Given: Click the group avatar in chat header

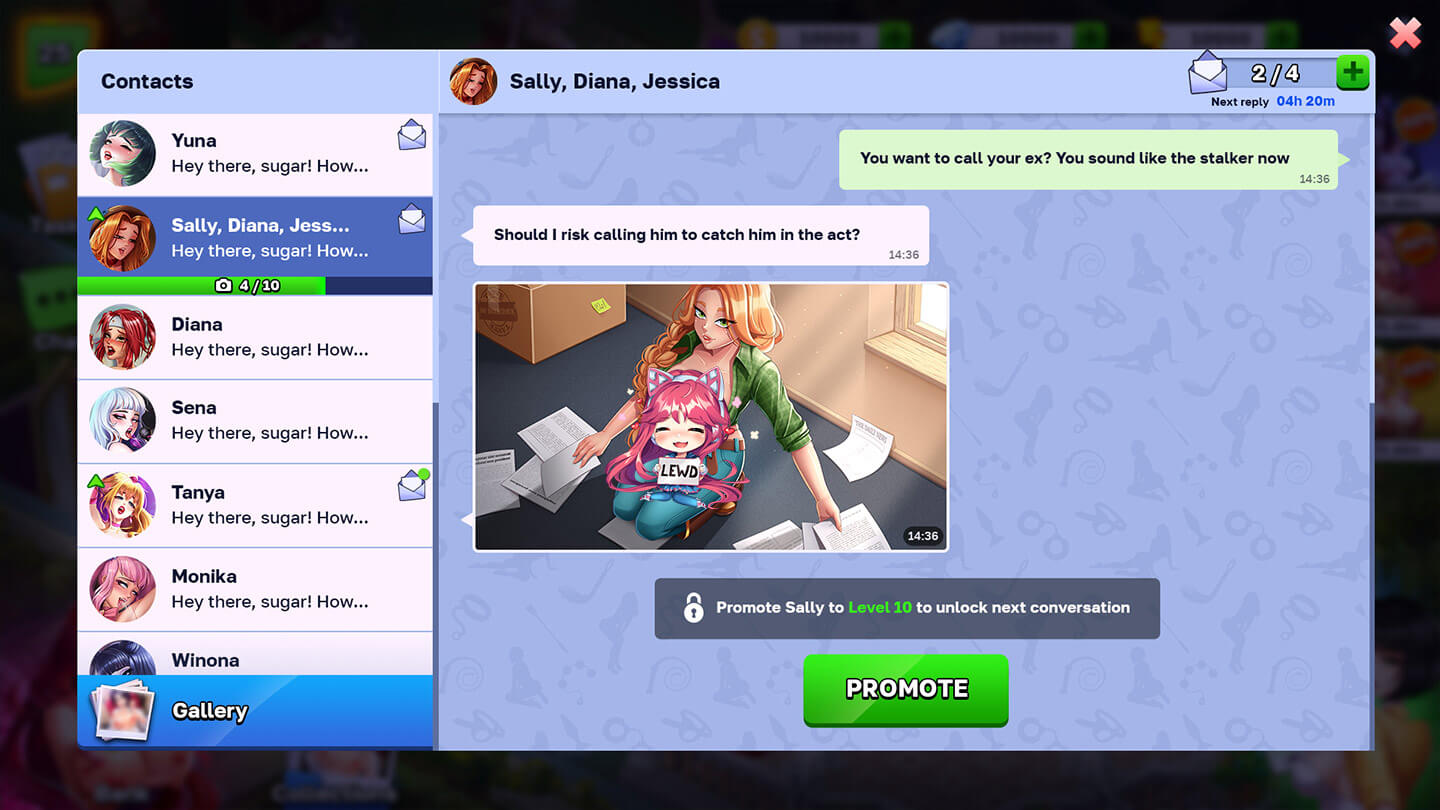Looking at the screenshot, I should point(473,82).
